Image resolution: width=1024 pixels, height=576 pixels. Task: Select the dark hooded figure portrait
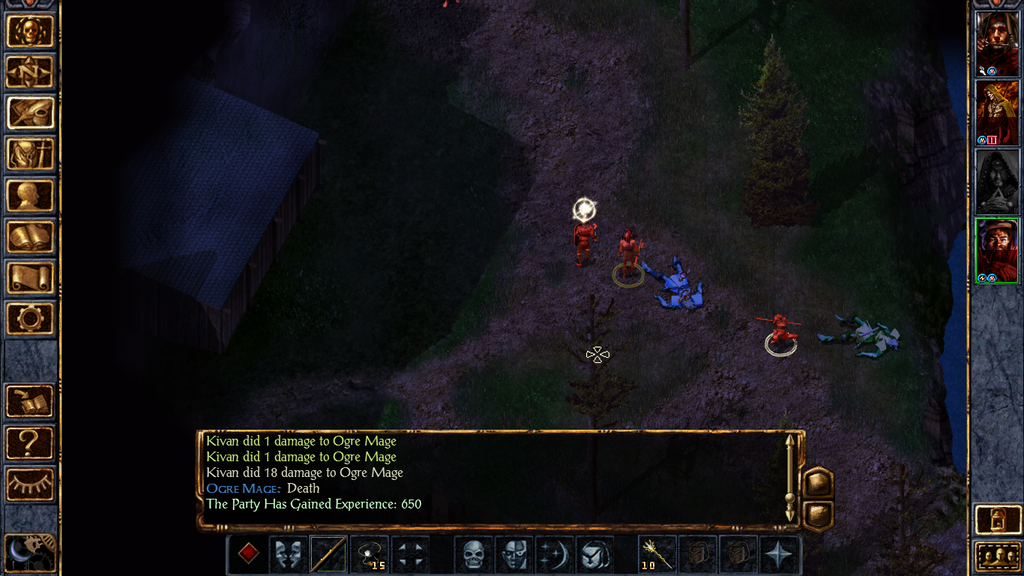click(997, 181)
